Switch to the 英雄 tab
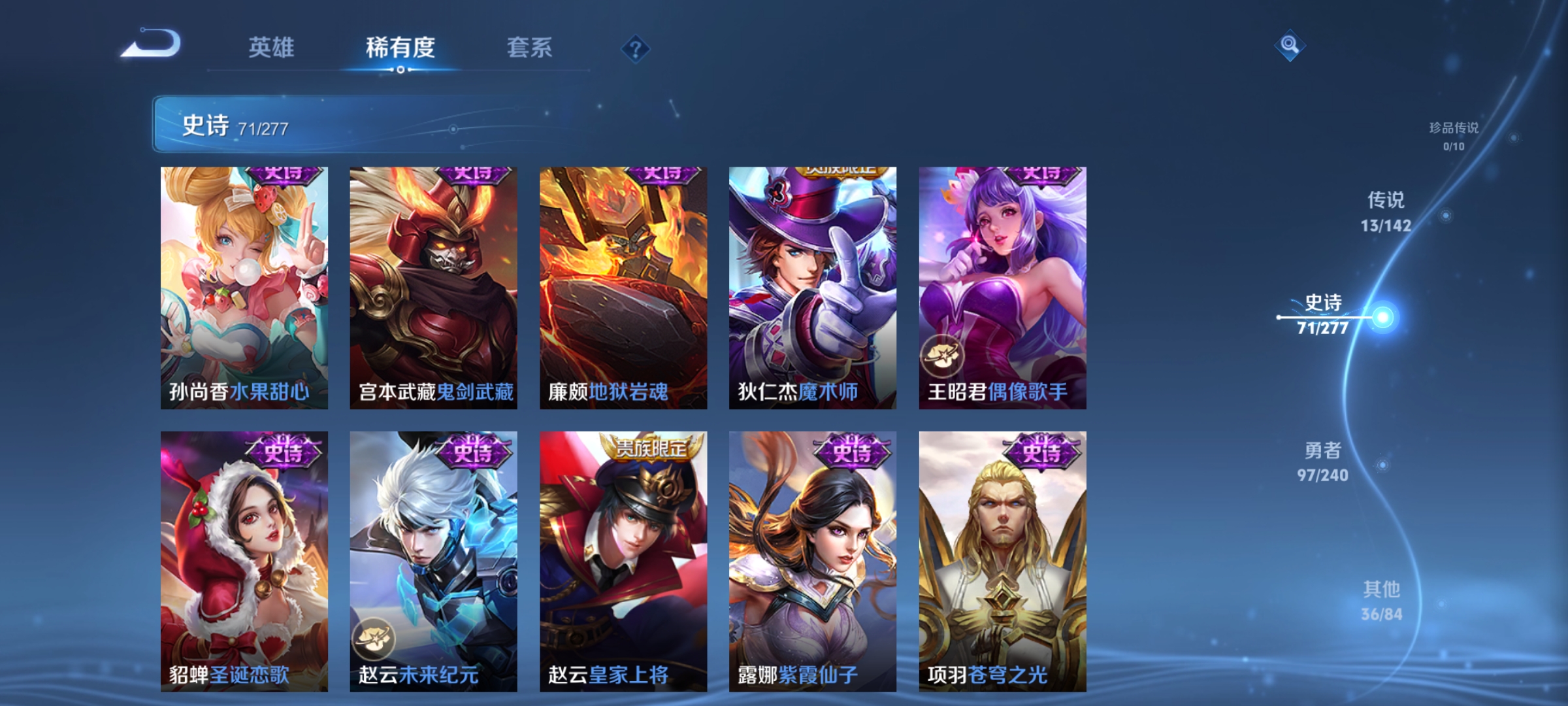The width and height of the screenshot is (1568, 706). point(272,47)
